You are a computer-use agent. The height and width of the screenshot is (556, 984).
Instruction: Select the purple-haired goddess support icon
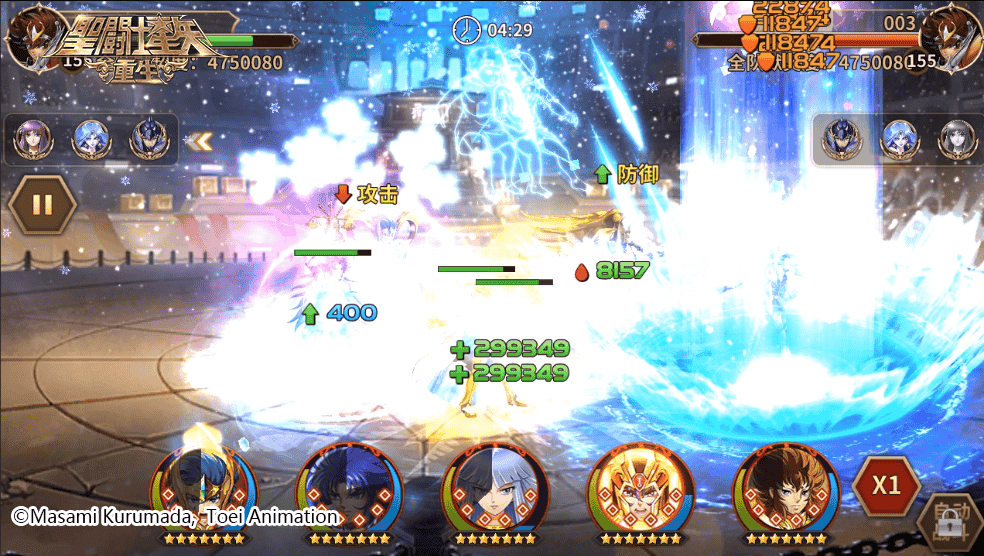(x=33, y=141)
